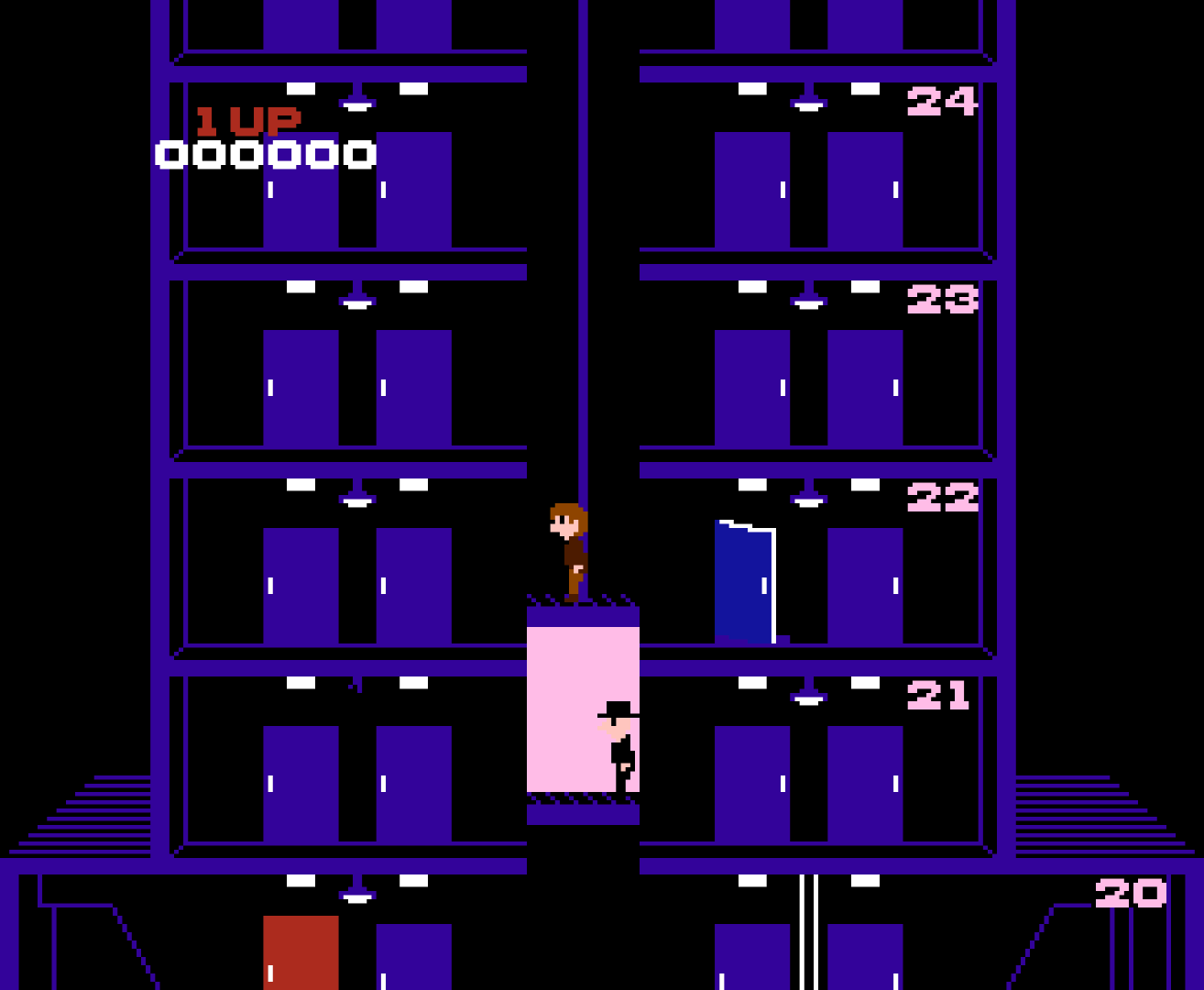Click the enemy agent inside the elevator
This screenshot has width=1204, height=990.
click(616, 747)
